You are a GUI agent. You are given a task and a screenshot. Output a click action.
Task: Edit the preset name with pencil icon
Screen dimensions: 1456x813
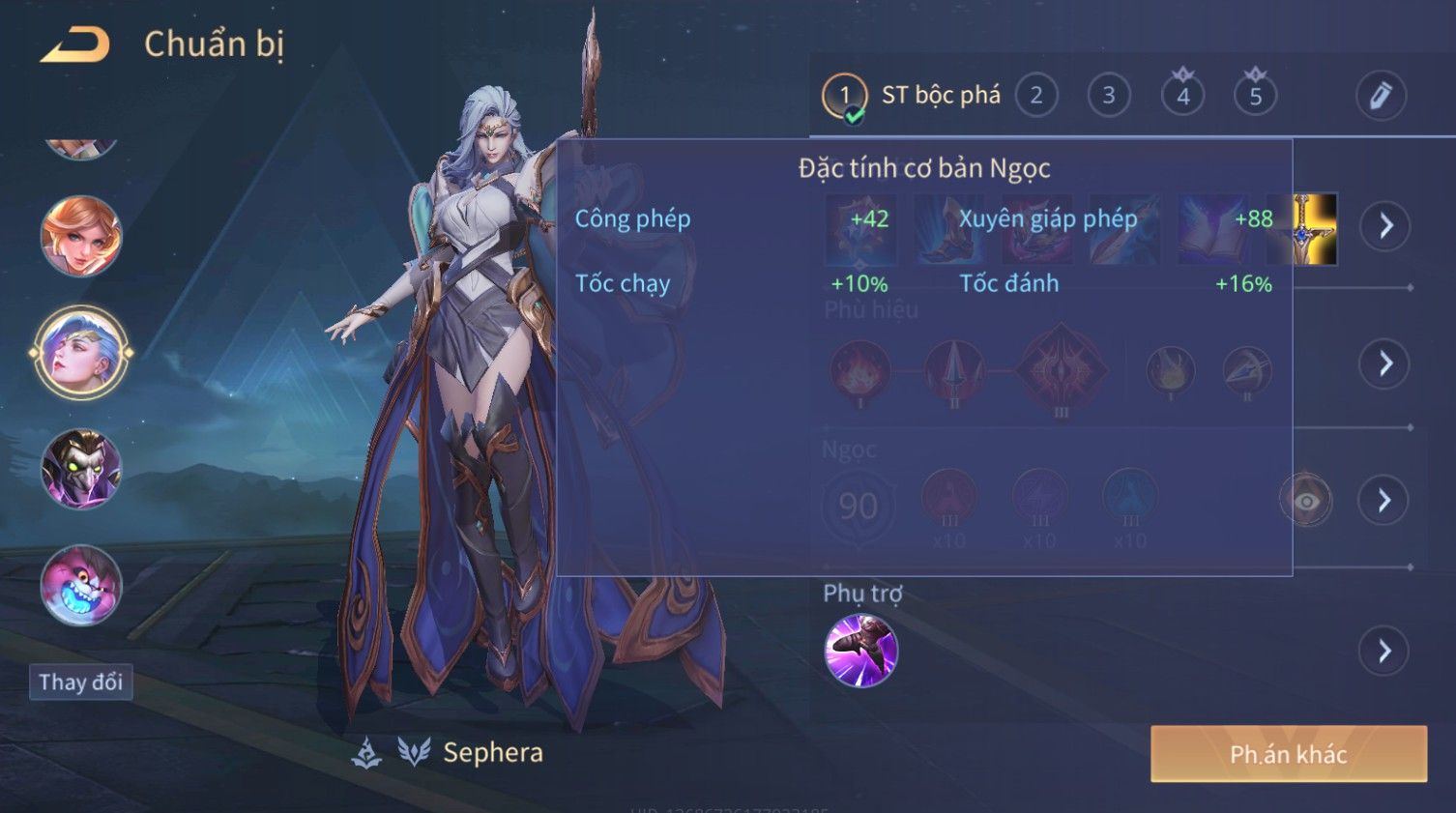pos(1380,96)
